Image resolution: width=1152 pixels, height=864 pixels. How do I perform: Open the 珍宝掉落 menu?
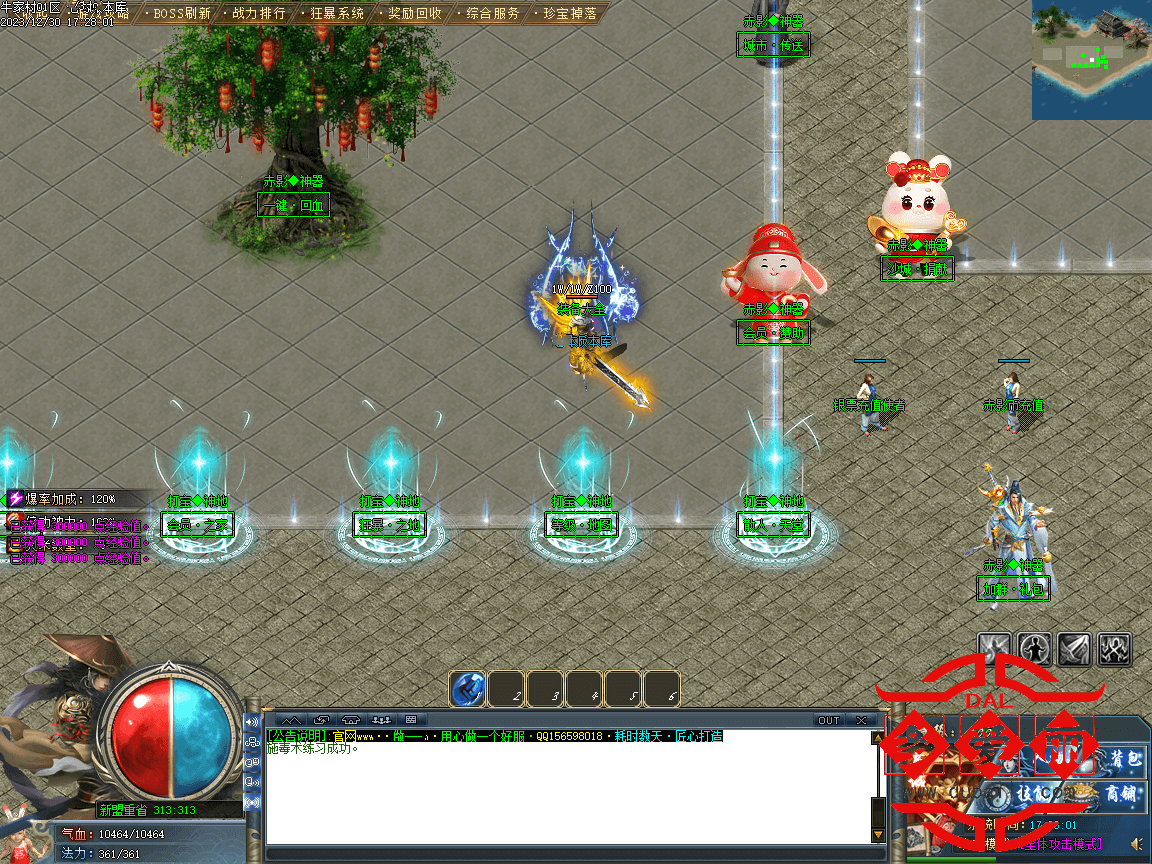click(570, 14)
